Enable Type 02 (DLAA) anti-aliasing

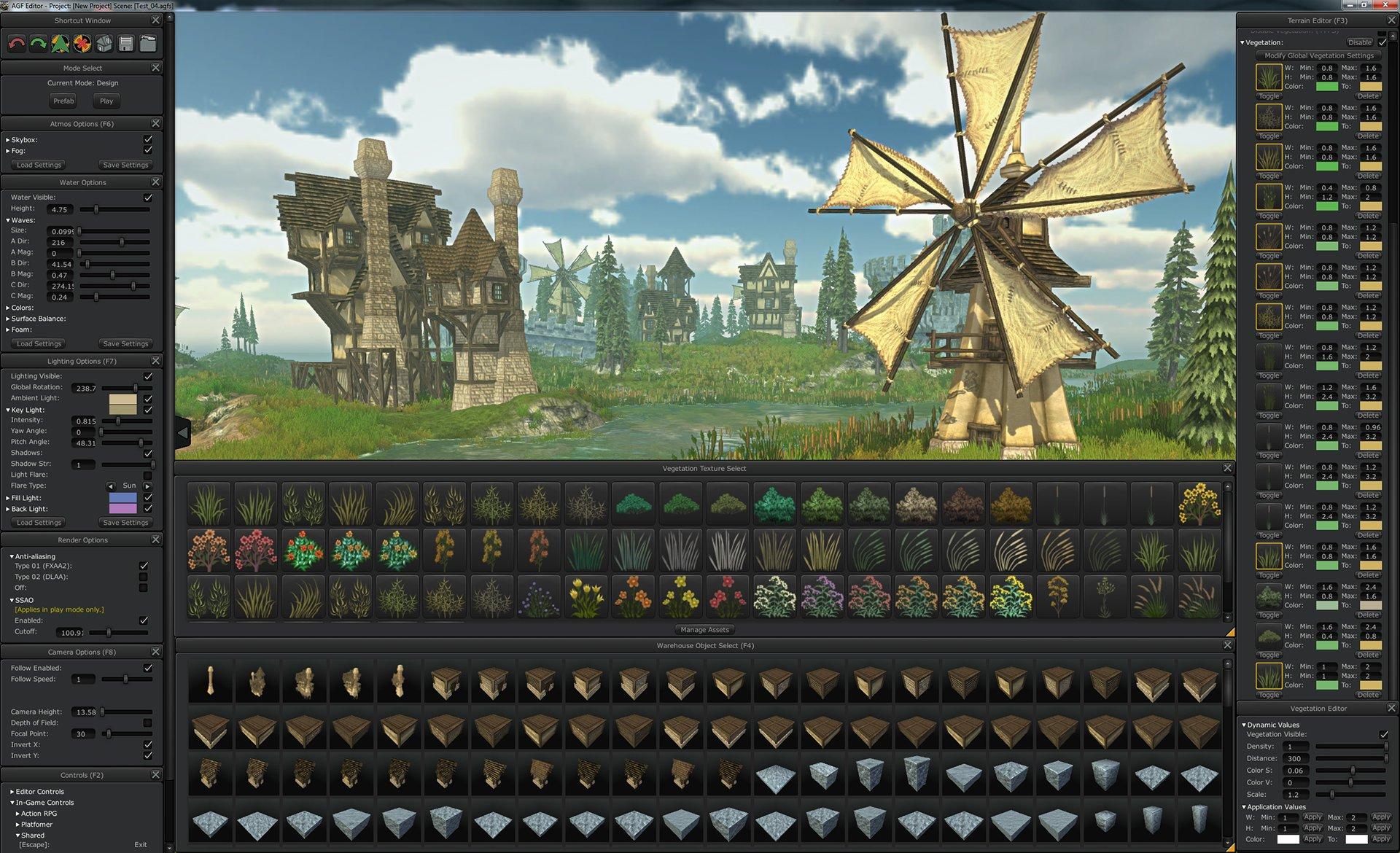(144, 577)
